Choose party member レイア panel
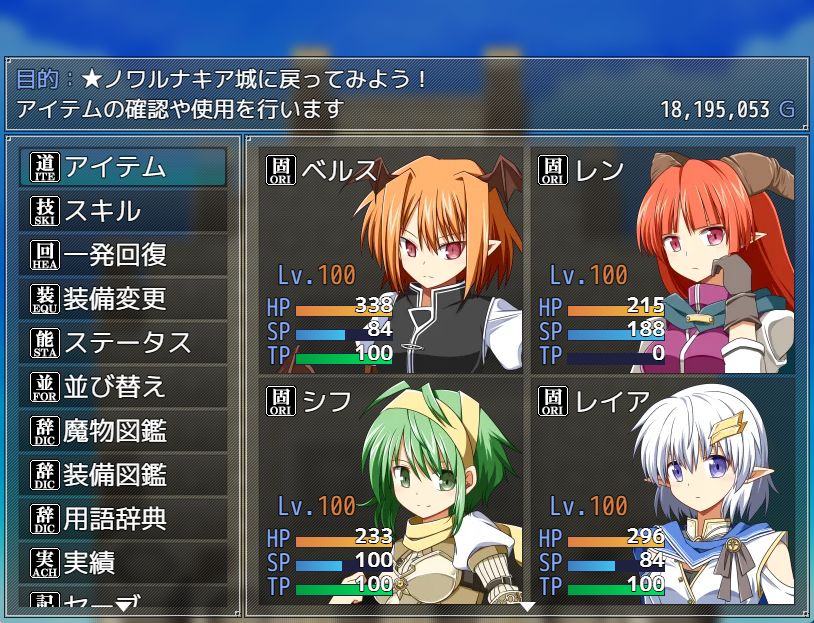This screenshot has width=814, height=623. tap(663, 489)
